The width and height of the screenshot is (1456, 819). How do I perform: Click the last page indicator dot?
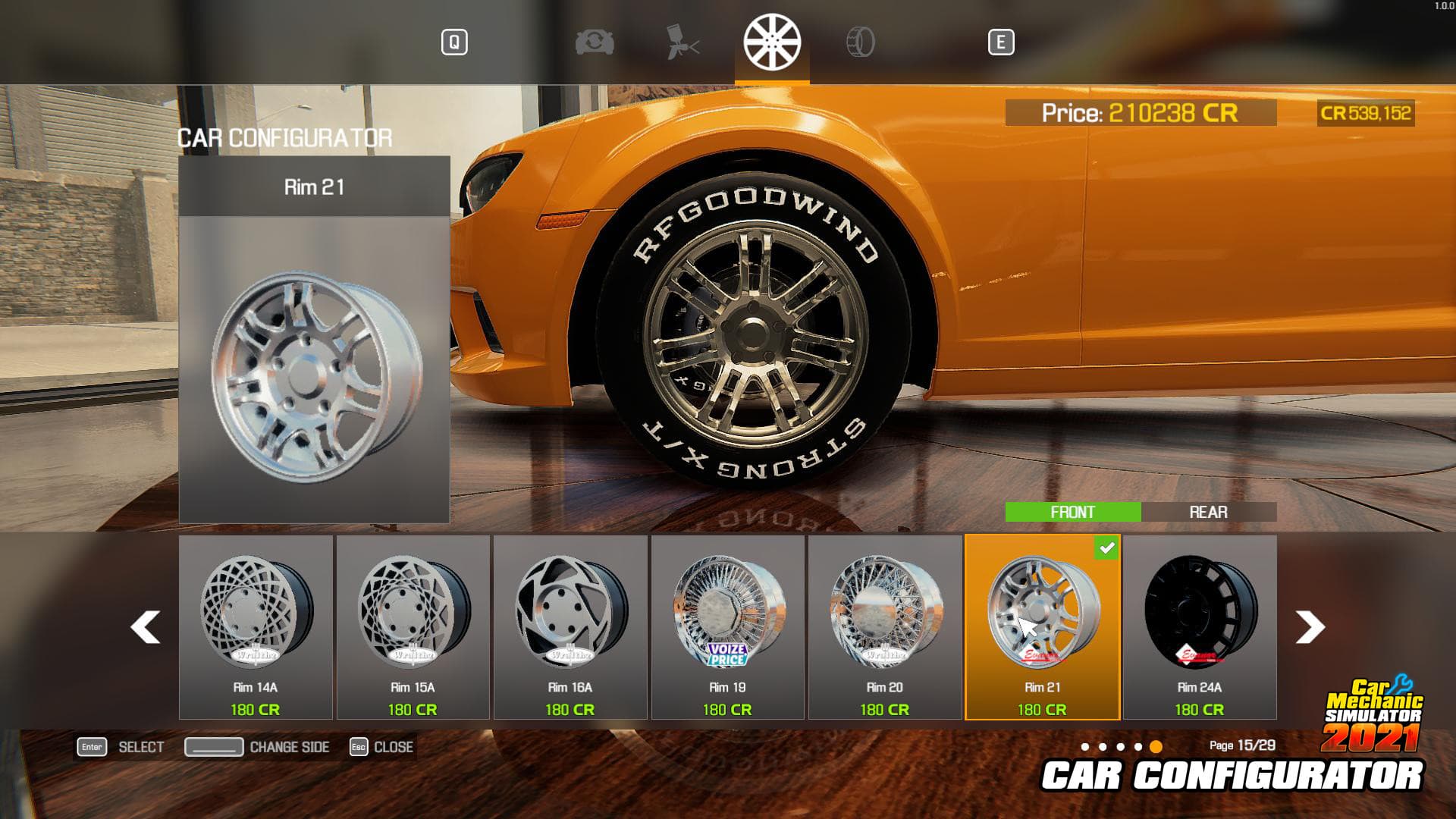pyautogui.click(x=1156, y=745)
